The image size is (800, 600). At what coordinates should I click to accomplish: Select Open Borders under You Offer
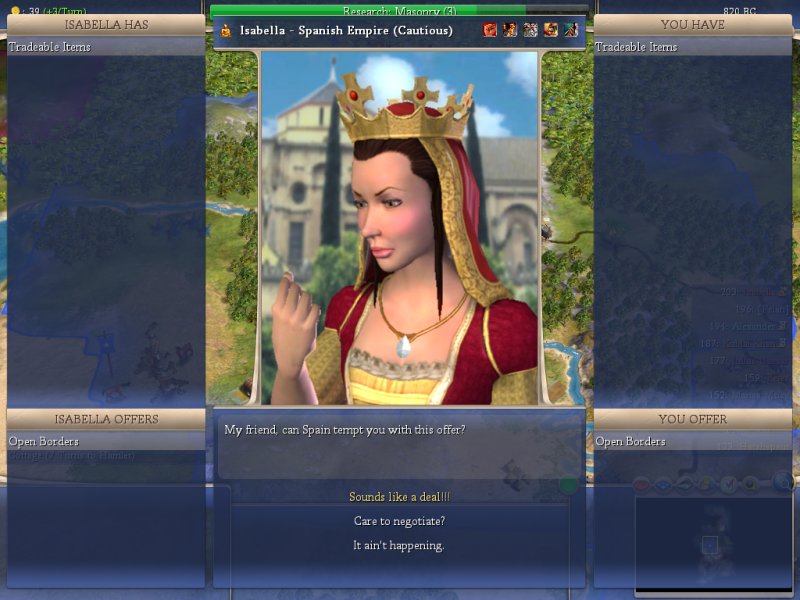(x=631, y=441)
